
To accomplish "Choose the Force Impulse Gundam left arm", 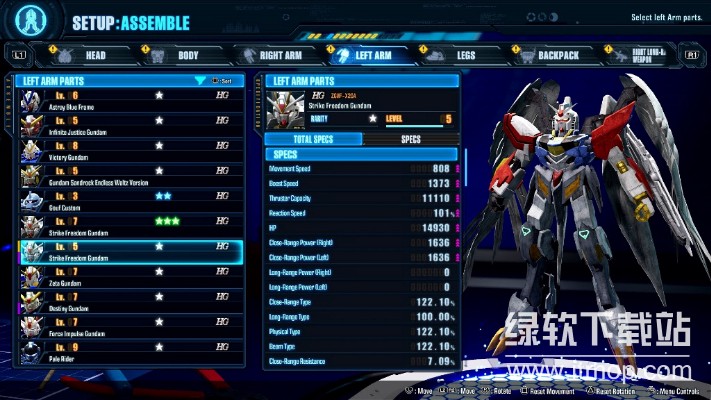I will (130, 326).
